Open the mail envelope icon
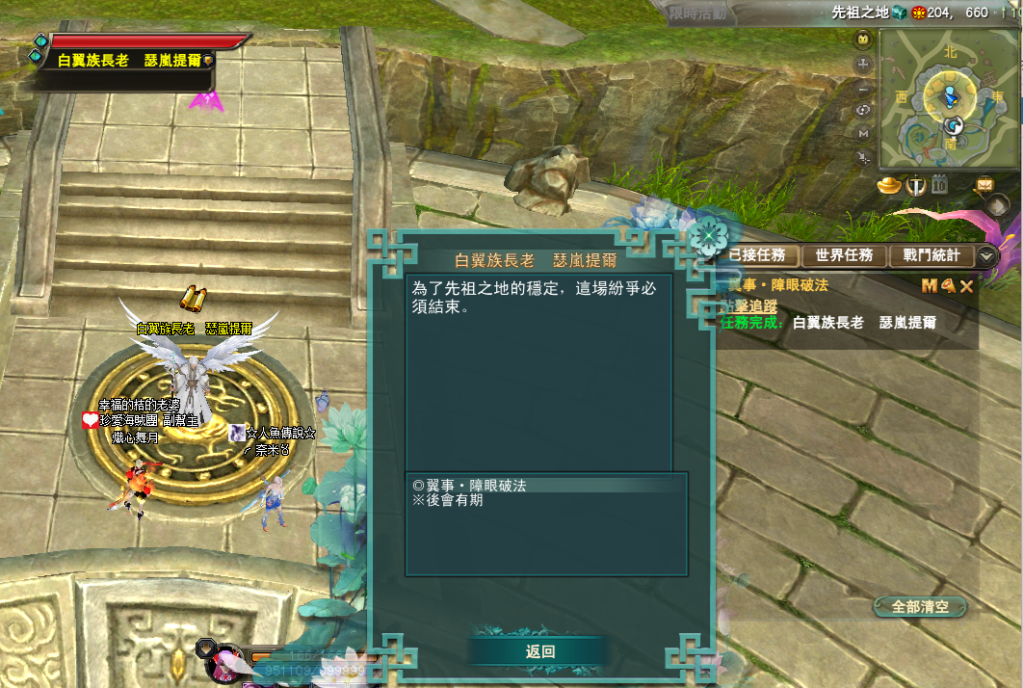This screenshot has height=688, width=1023. 984,184
